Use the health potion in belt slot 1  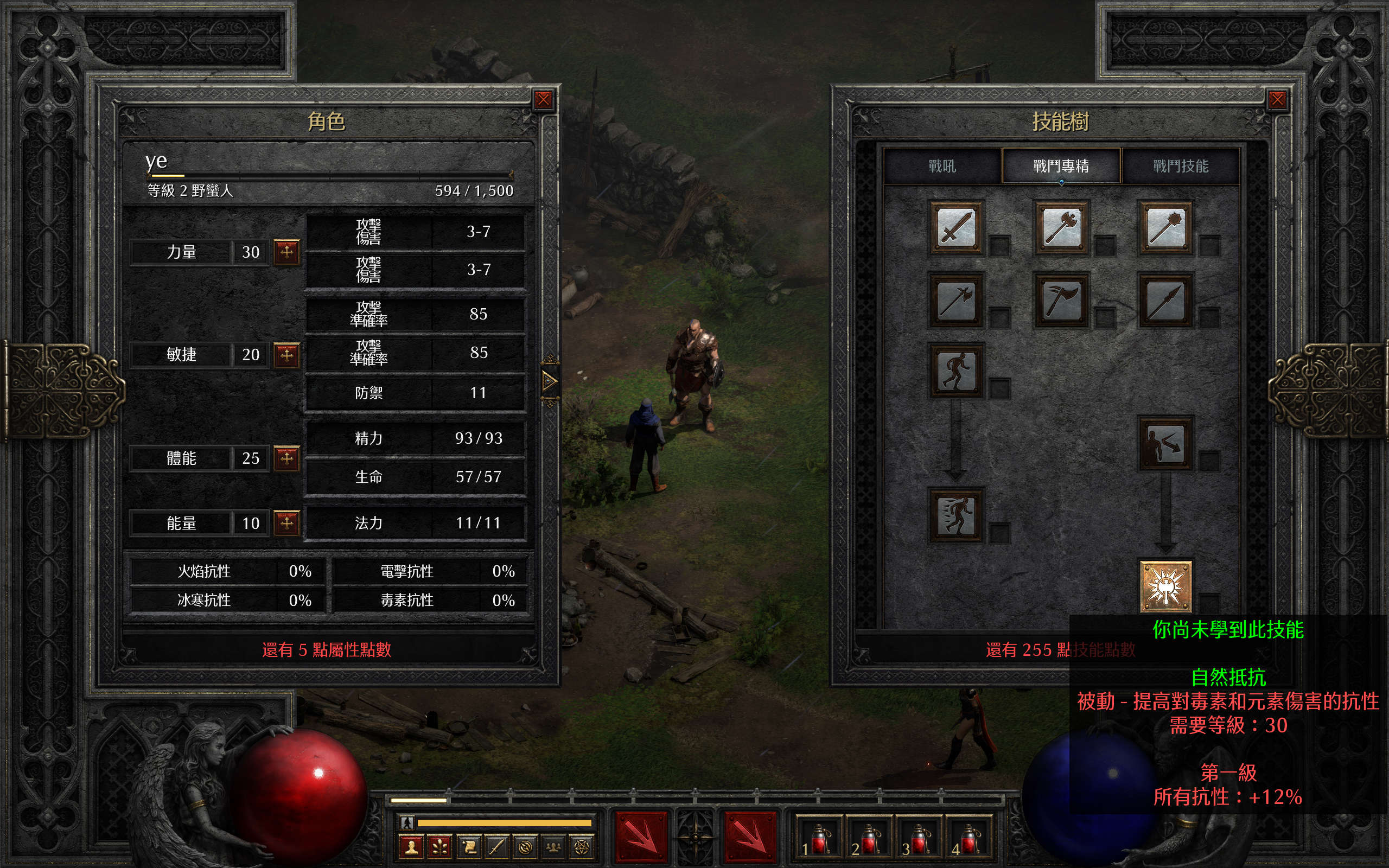tap(818, 839)
